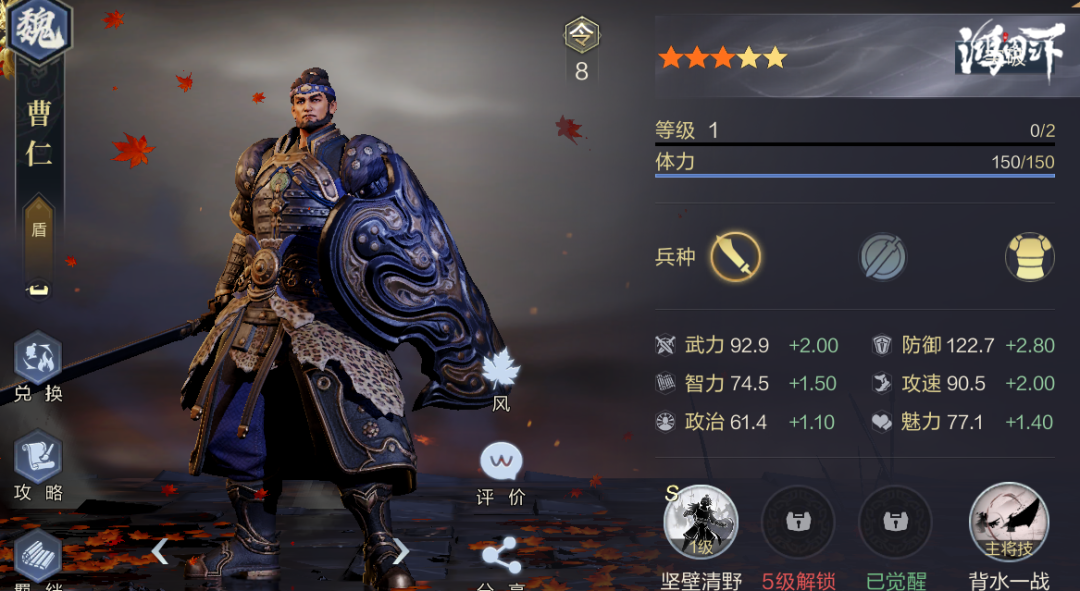
Task: Tap the 评价 review chat bubble
Action: [501, 462]
